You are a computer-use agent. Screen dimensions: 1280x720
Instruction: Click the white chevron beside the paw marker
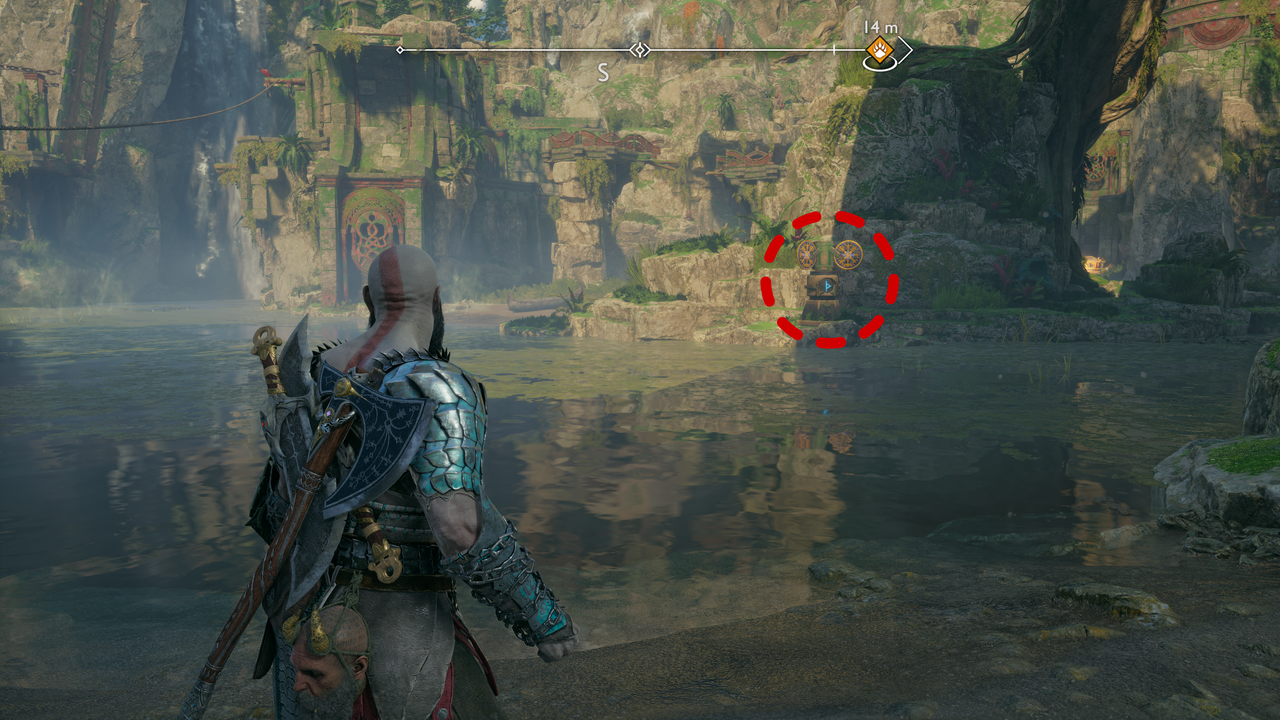906,51
